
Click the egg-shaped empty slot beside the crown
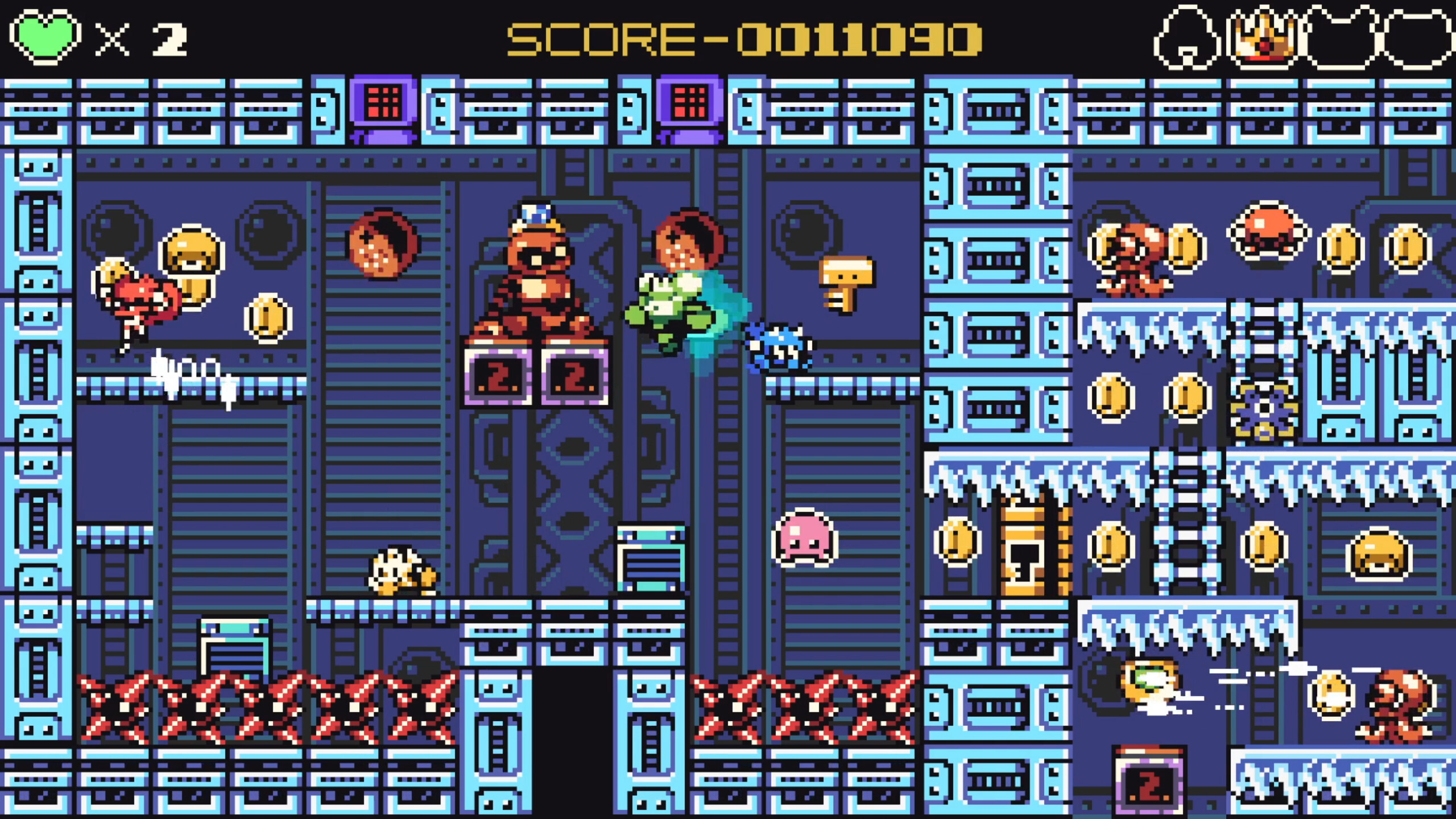point(1189,40)
